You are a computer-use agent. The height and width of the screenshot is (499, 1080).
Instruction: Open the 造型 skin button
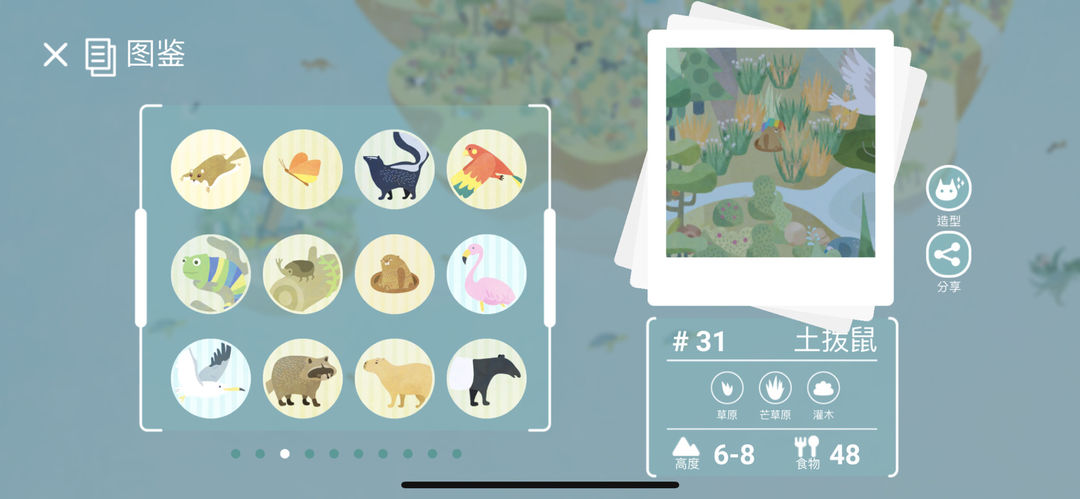[948, 189]
